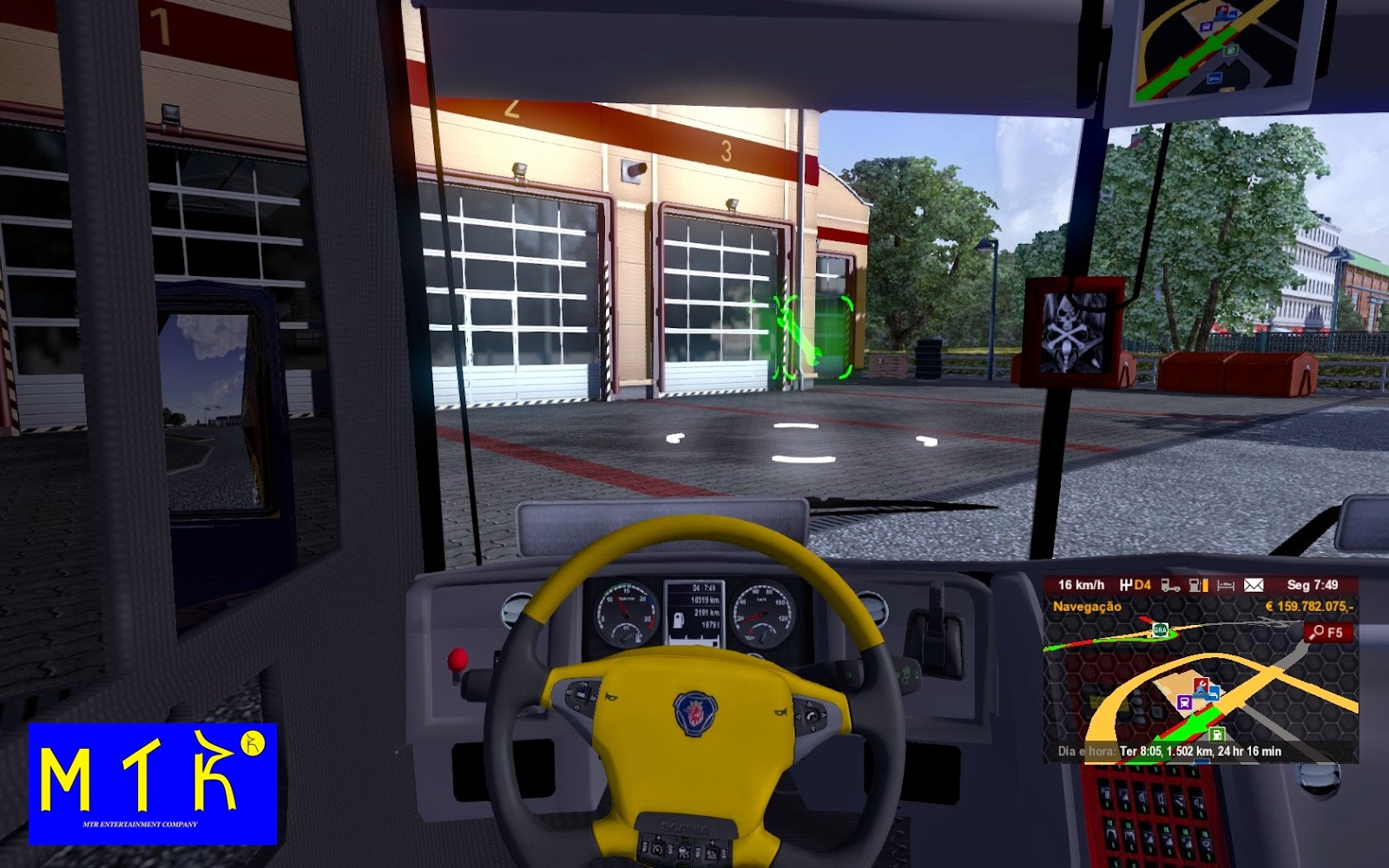
Task: Select the F5 magnifier world map icon
Action: coord(1326,633)
